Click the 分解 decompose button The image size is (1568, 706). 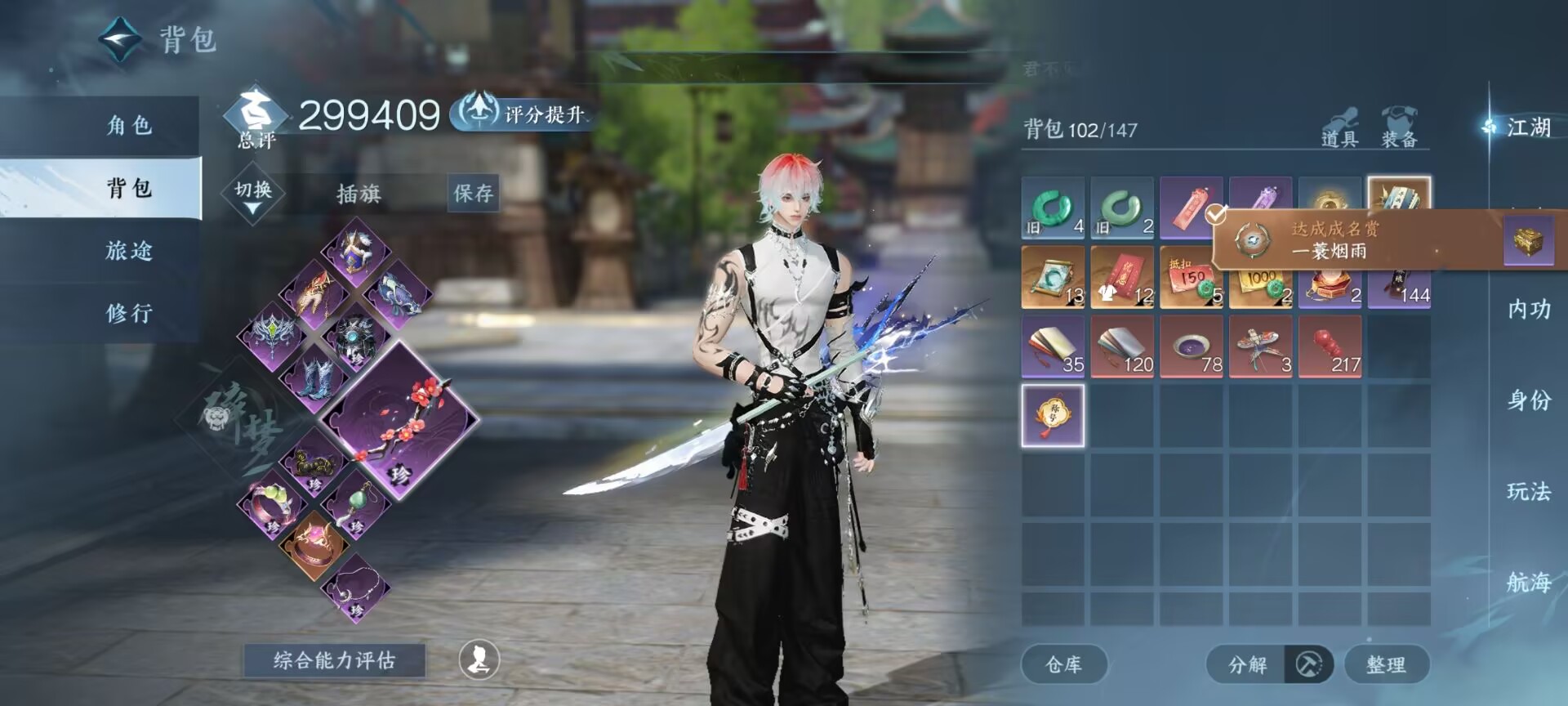[x=1247, y=664]
